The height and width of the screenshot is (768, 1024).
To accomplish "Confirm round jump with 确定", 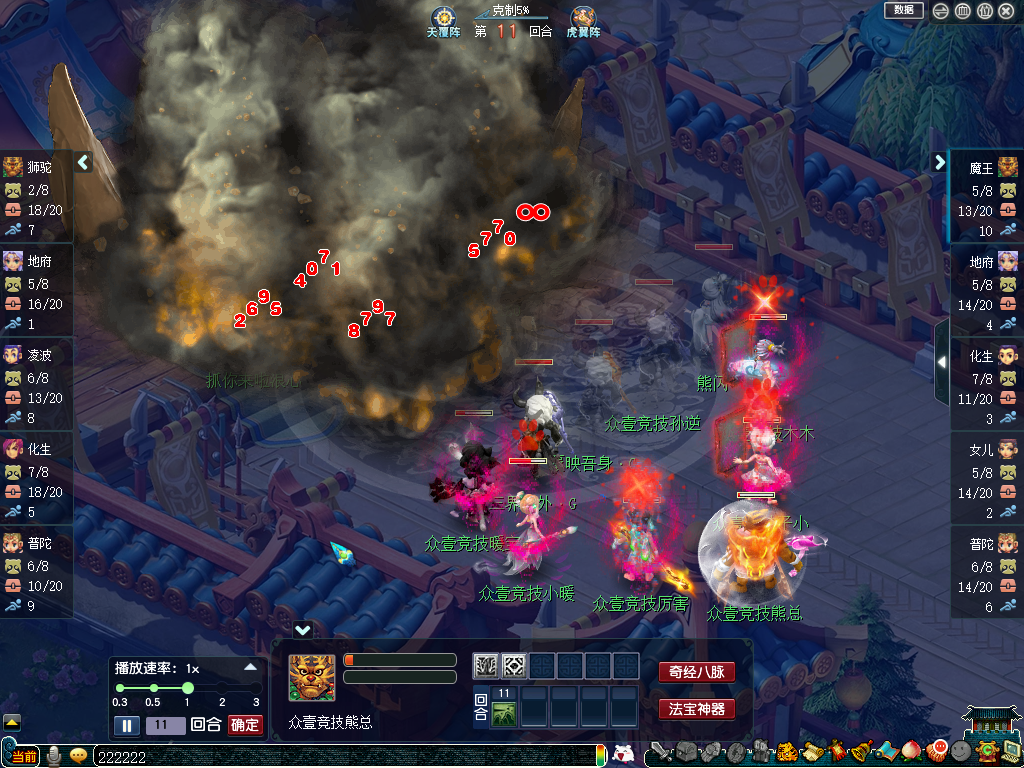I will coord(245,725).
